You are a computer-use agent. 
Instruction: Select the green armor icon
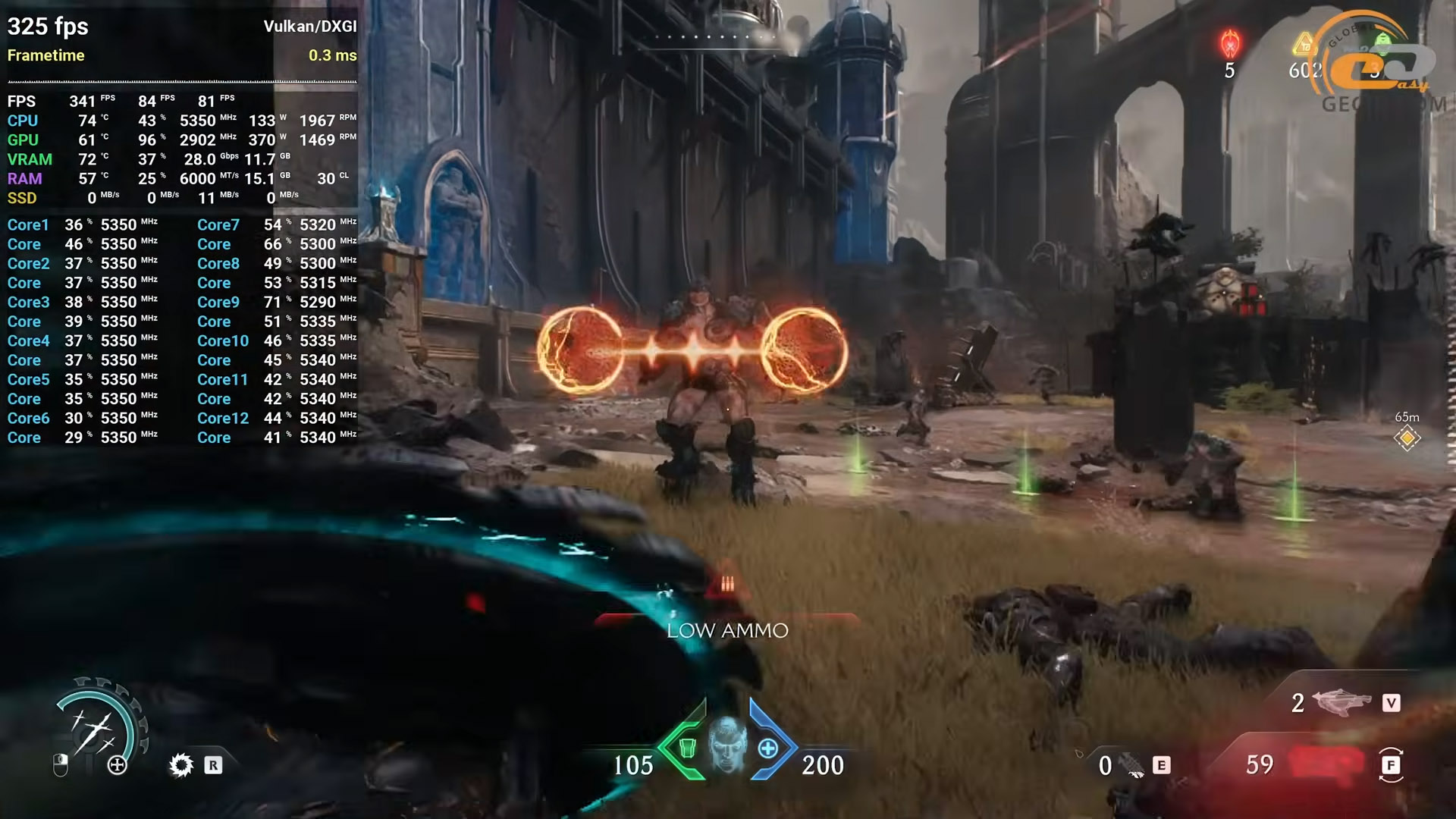click(687, 748)
